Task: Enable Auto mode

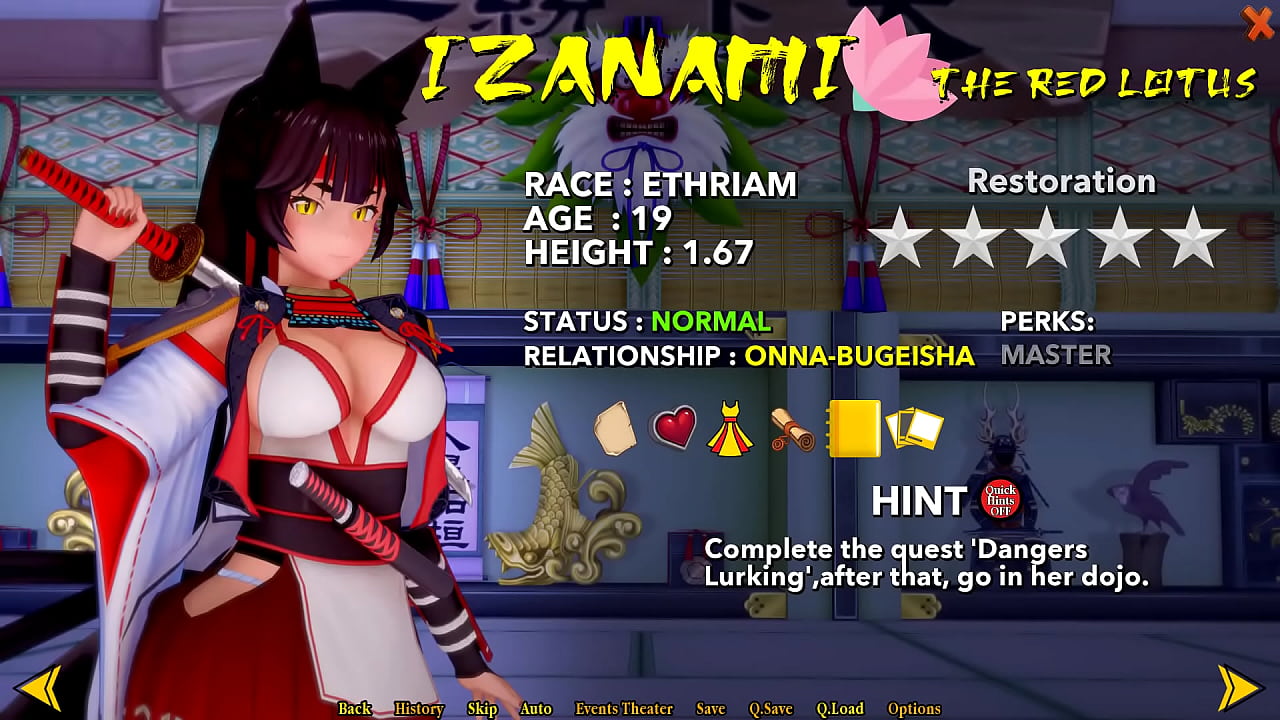Action: click(536, 709)
